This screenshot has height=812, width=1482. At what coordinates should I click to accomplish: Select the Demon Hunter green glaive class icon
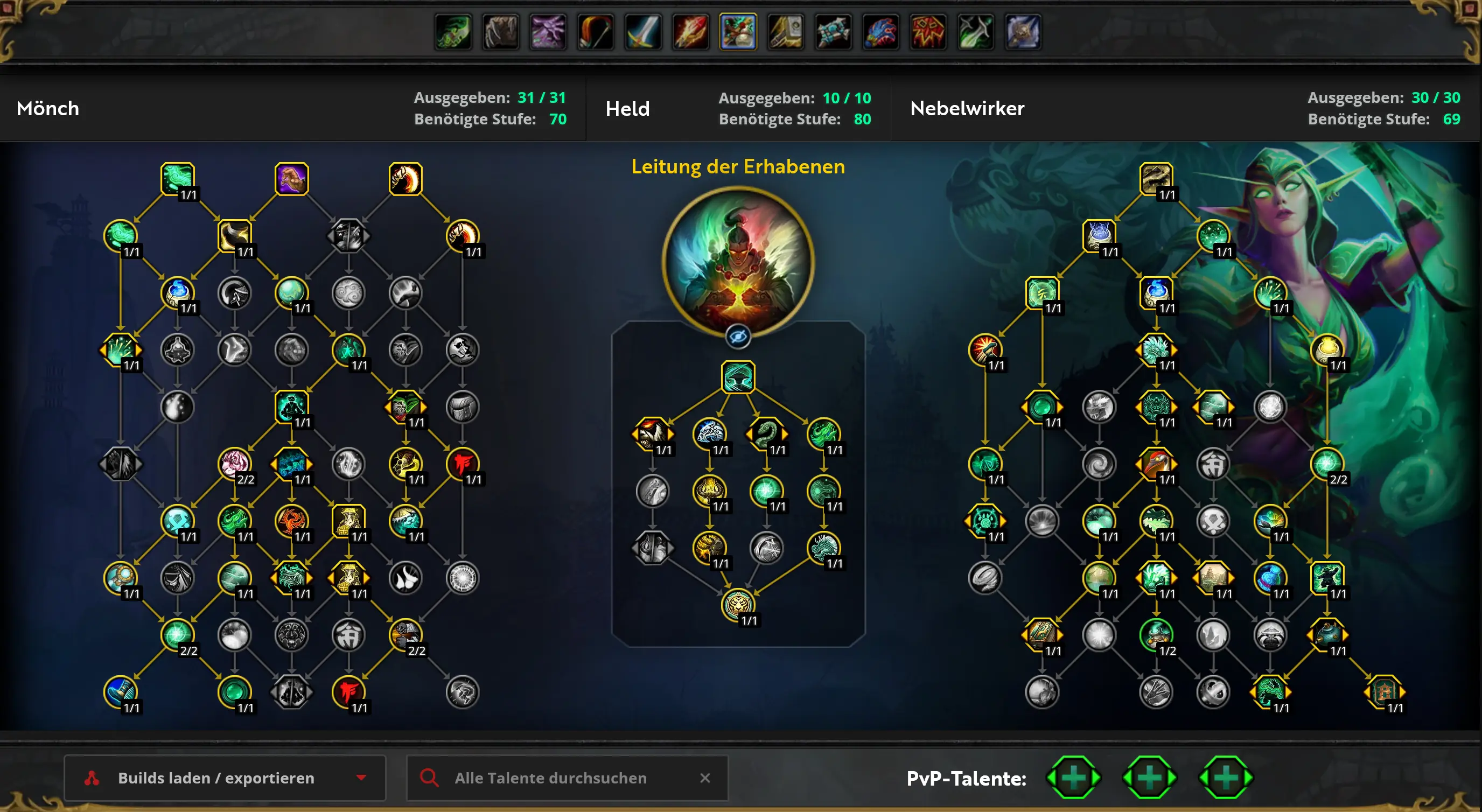(453, 32)
